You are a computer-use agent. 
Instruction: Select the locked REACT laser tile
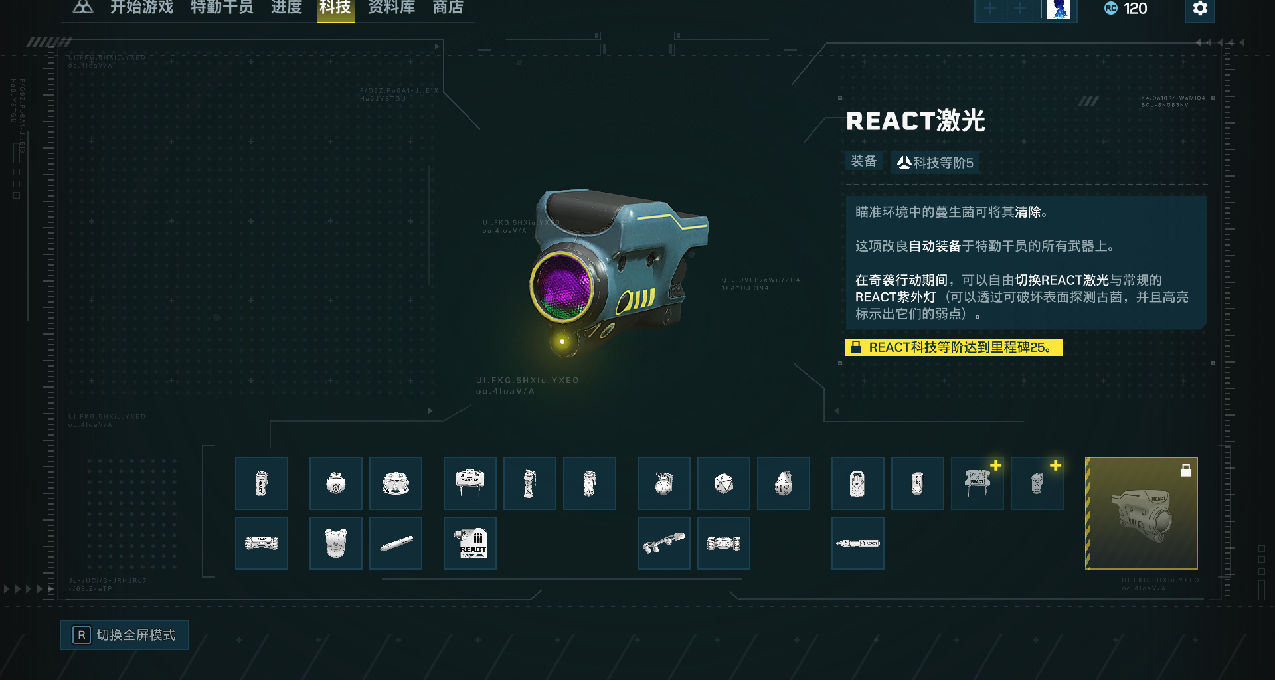click(x=1141, y=513)
